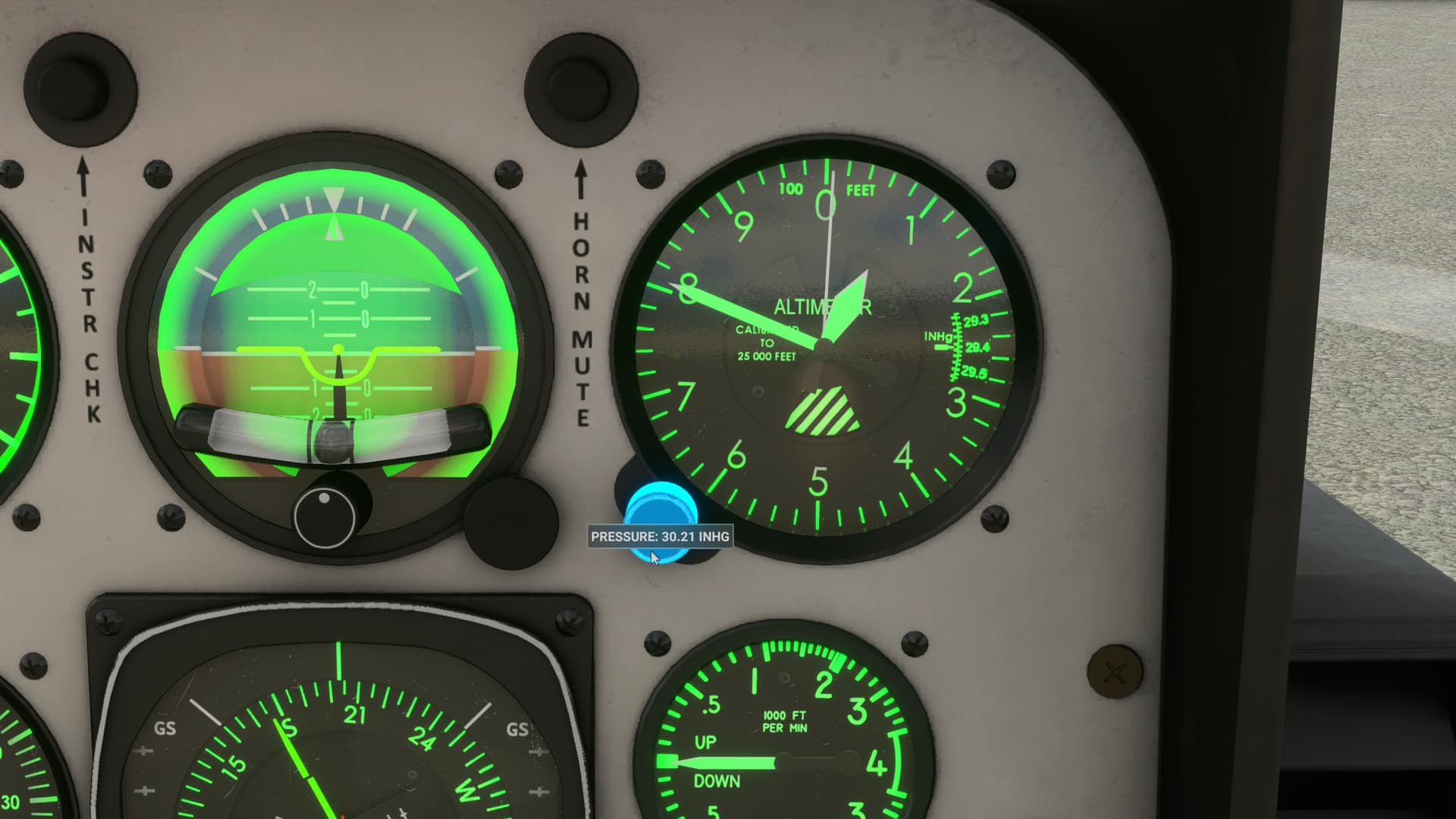Click the PRESSURE 30.21 INHG tooltip

[659, 537]
